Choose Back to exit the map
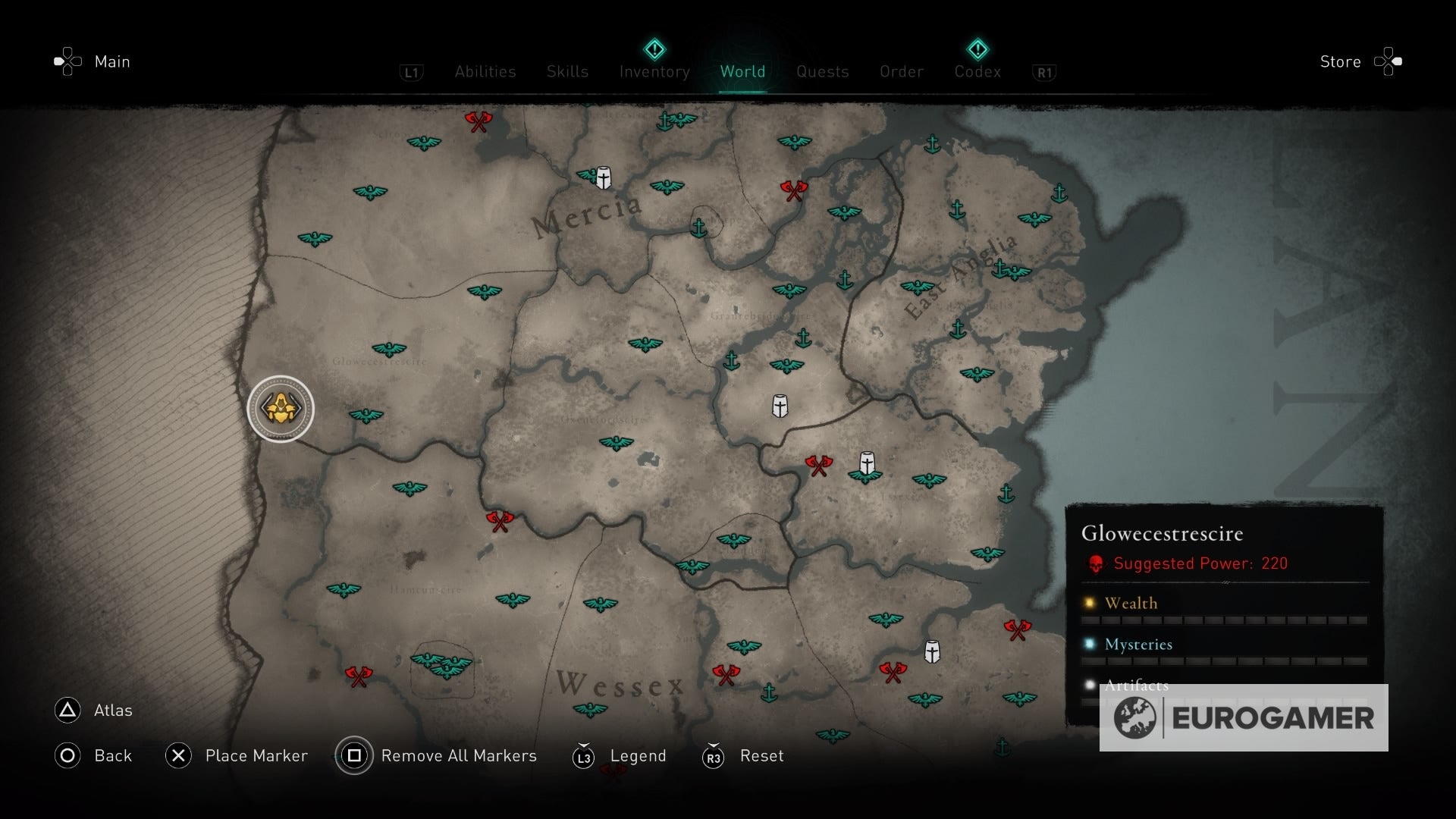This screenshot has height=819, width=1456. [112, 756]
